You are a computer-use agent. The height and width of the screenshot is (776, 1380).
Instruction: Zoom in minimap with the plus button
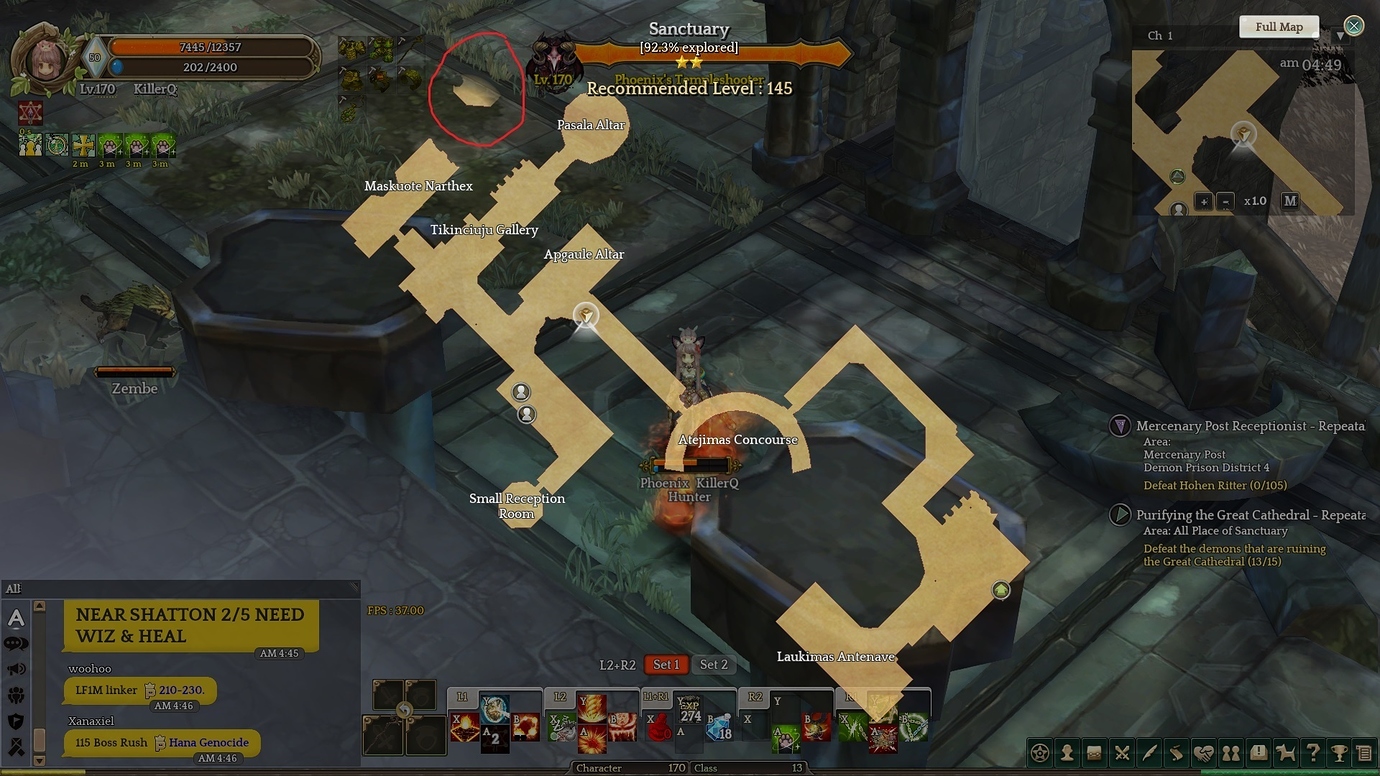point(1204,201)
